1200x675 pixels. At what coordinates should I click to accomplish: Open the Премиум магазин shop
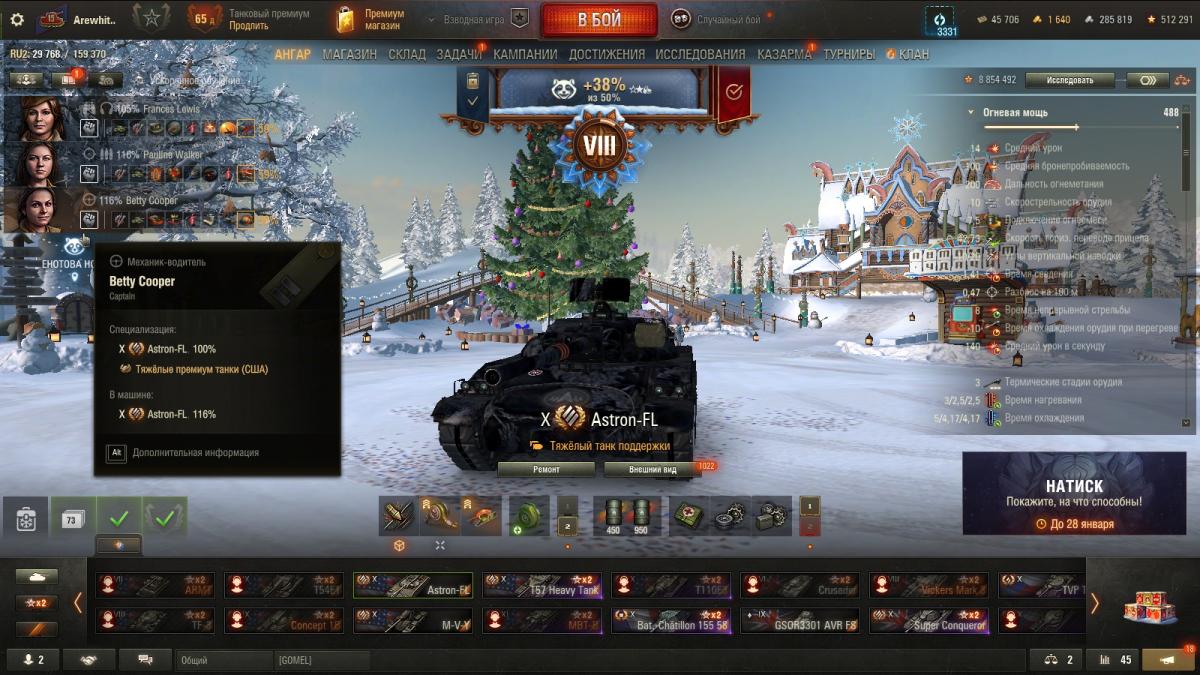click(370, 20)
